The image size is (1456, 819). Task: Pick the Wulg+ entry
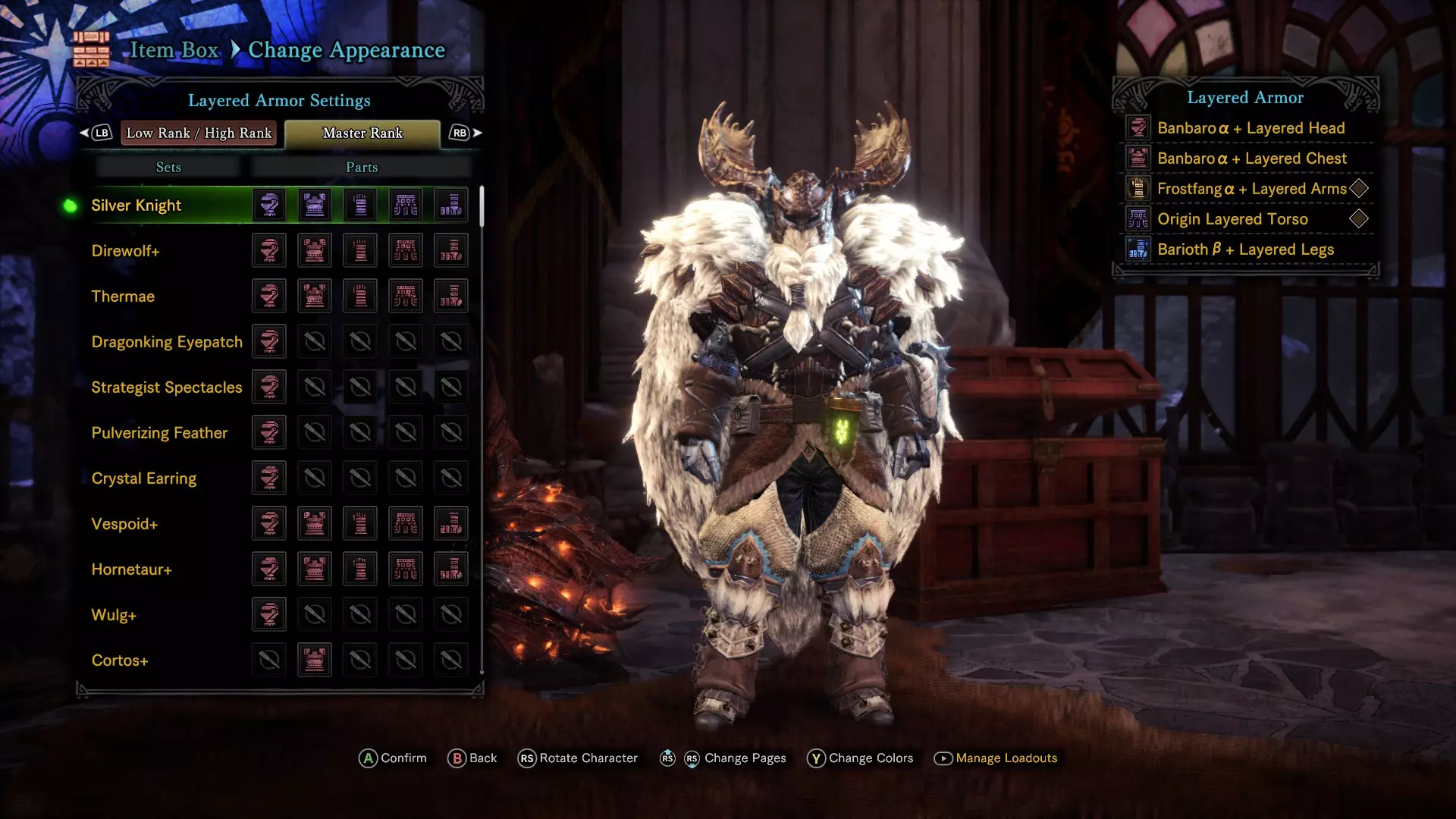114,615
